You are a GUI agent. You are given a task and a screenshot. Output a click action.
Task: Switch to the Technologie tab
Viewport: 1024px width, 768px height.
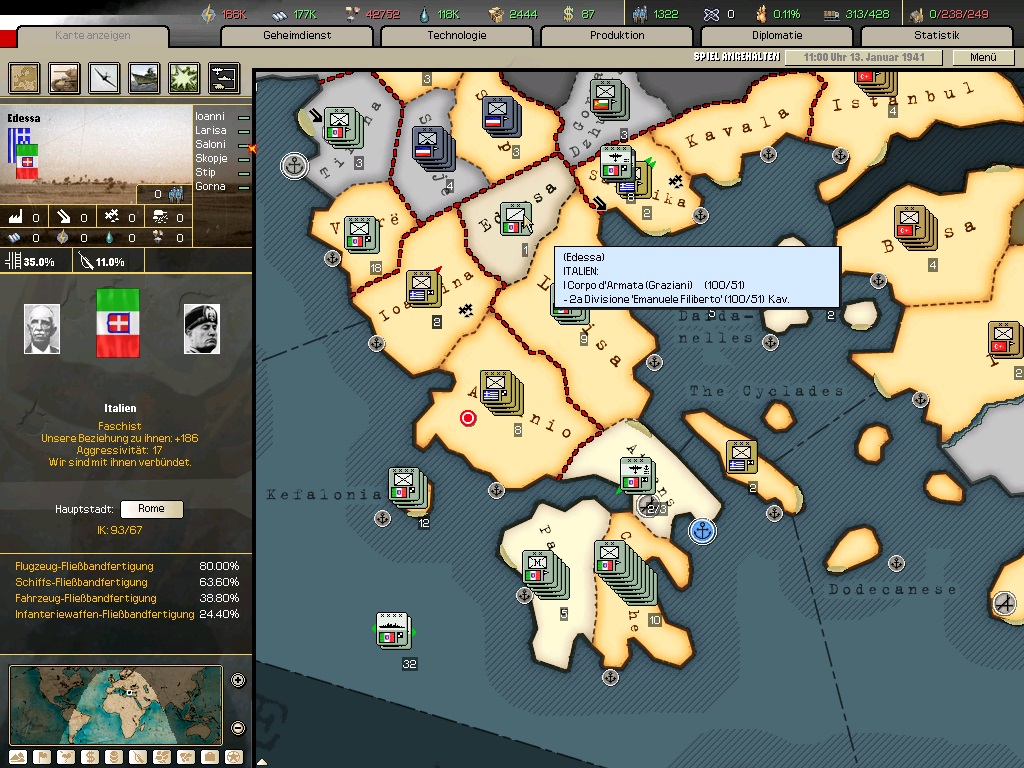(x=457, y=36)
